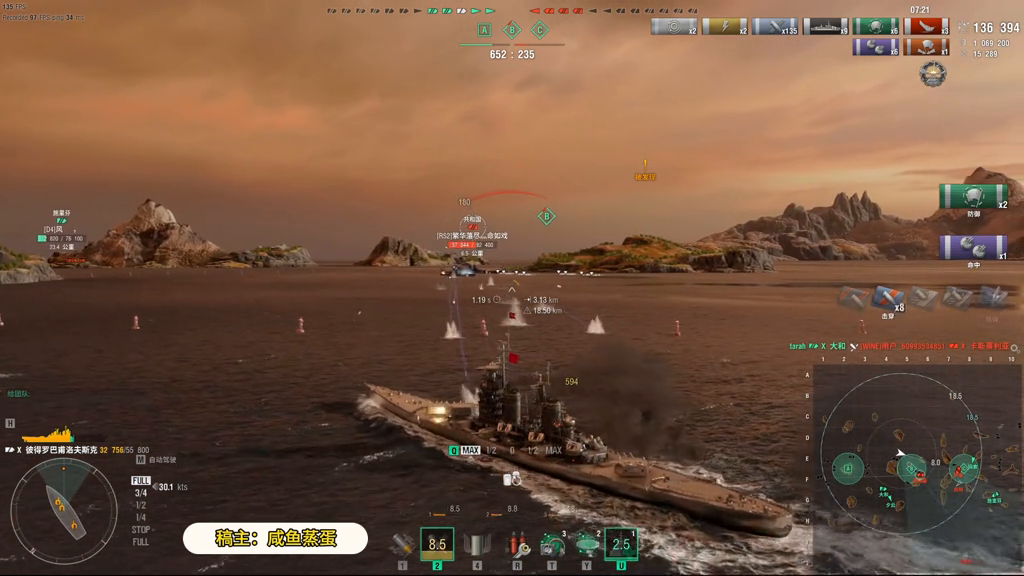Select capture point C indicator at top

pos(540,30)
